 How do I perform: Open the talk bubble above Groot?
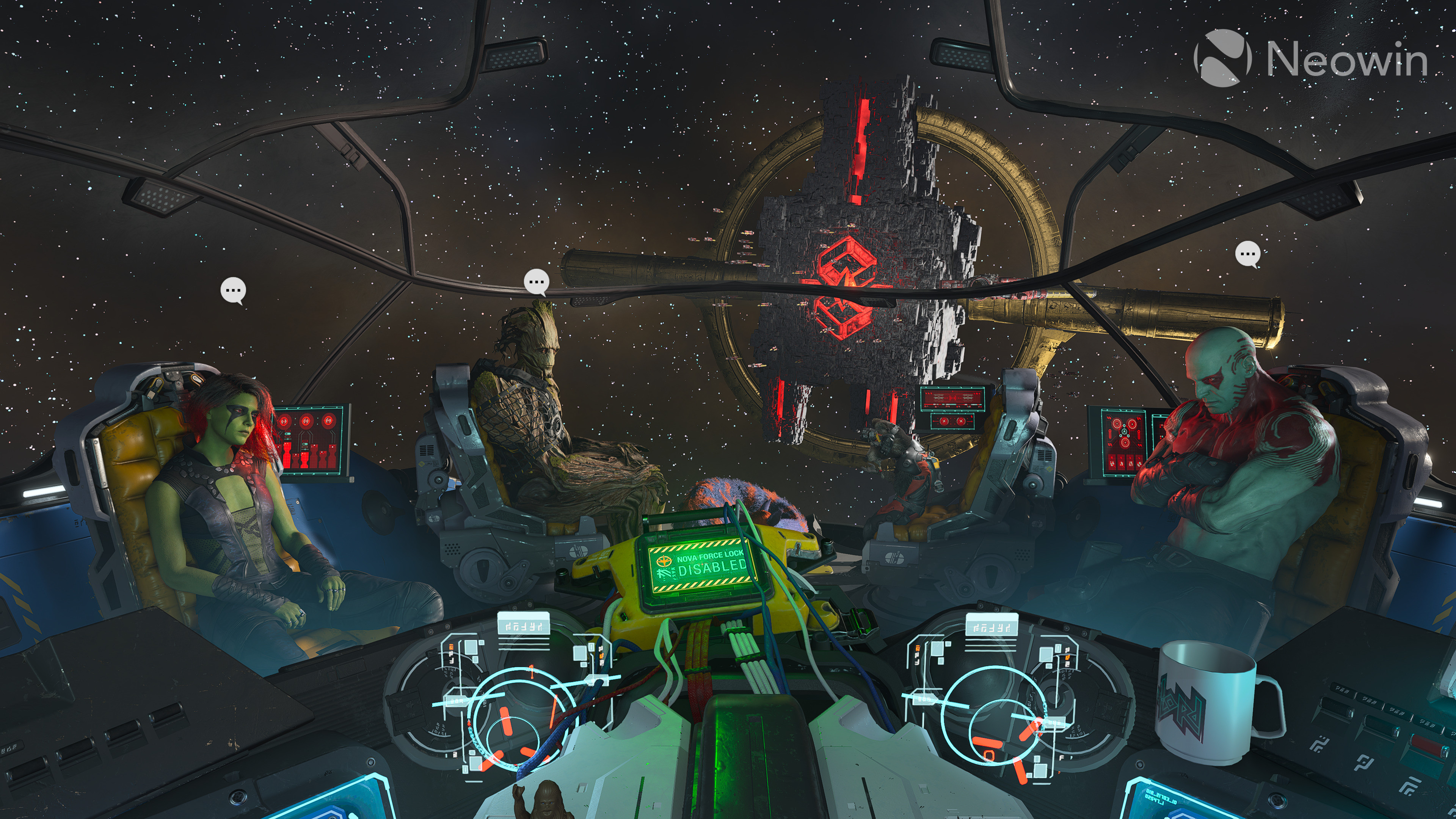point(536,281)
